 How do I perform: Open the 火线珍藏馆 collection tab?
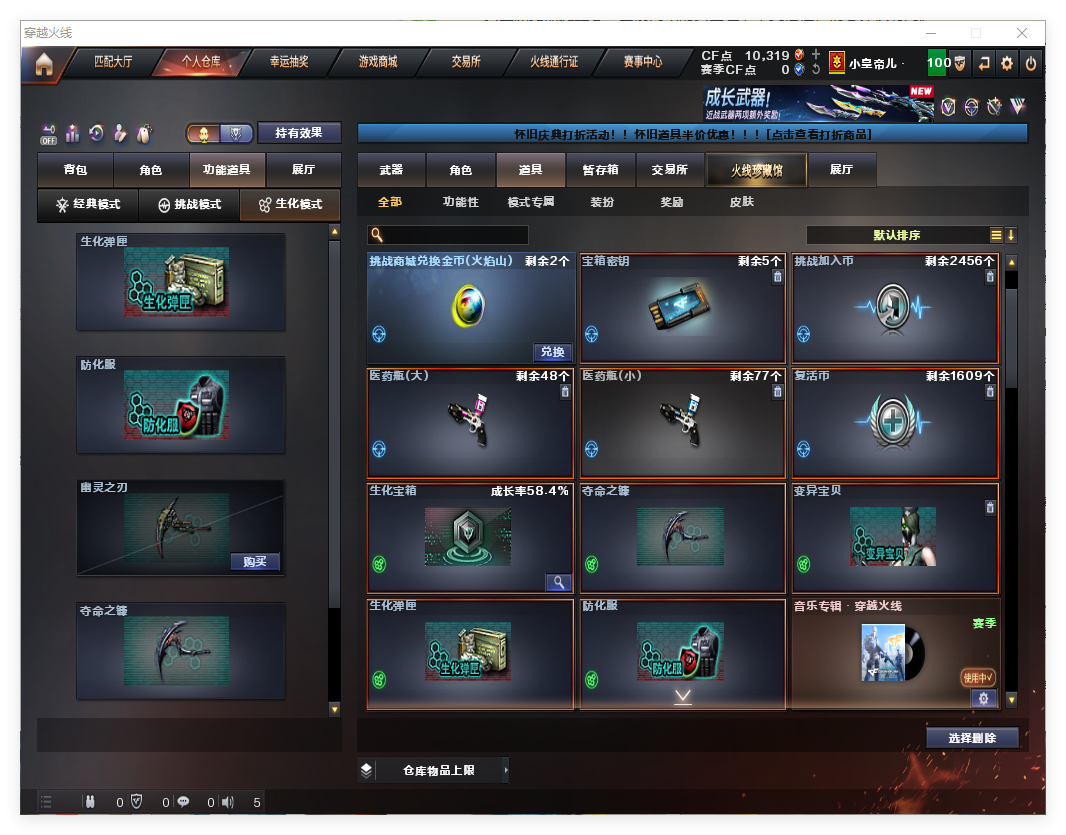pos(756,170)
